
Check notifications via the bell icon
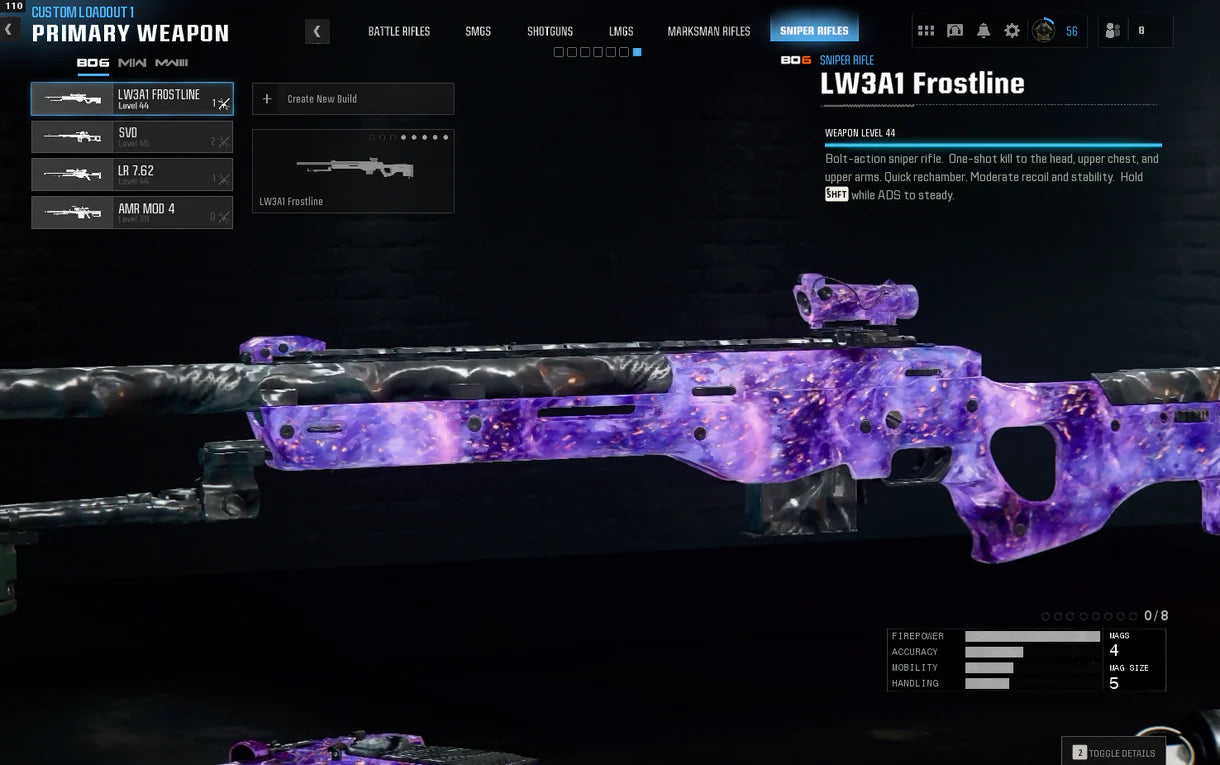click(983, 31)
